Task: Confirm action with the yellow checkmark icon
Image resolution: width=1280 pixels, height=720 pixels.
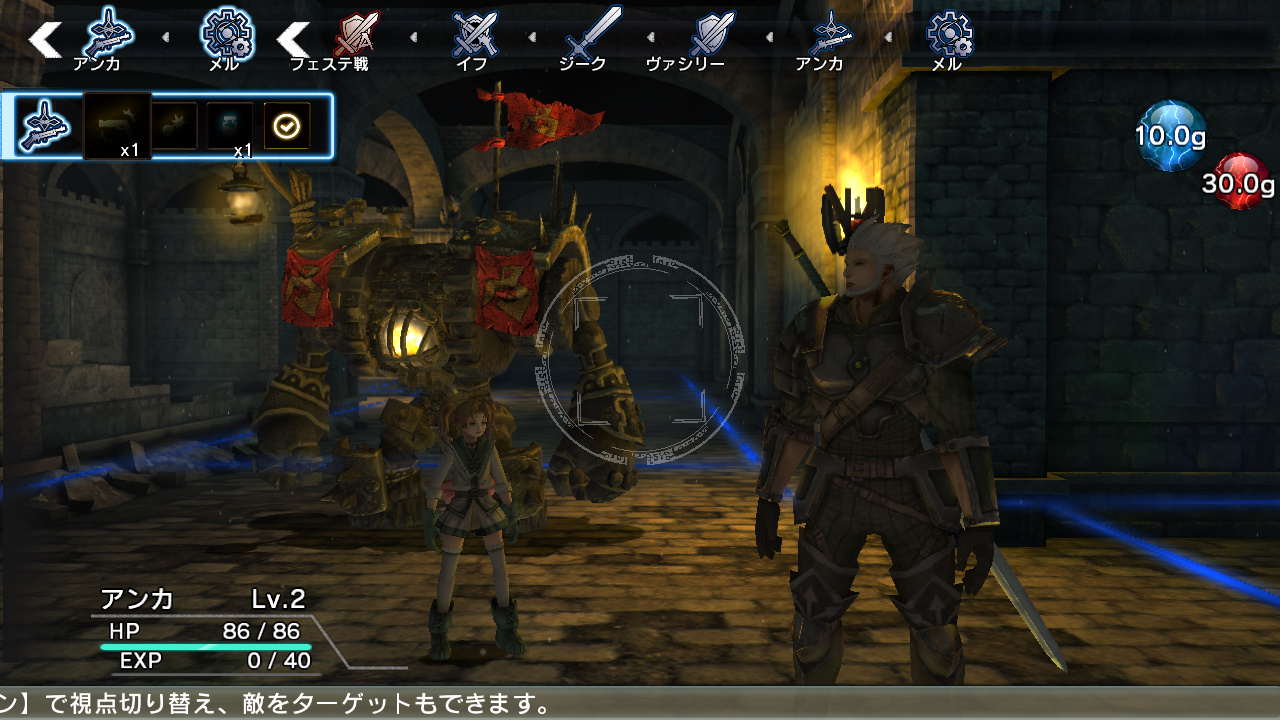Action: click(x=284, y=124)
